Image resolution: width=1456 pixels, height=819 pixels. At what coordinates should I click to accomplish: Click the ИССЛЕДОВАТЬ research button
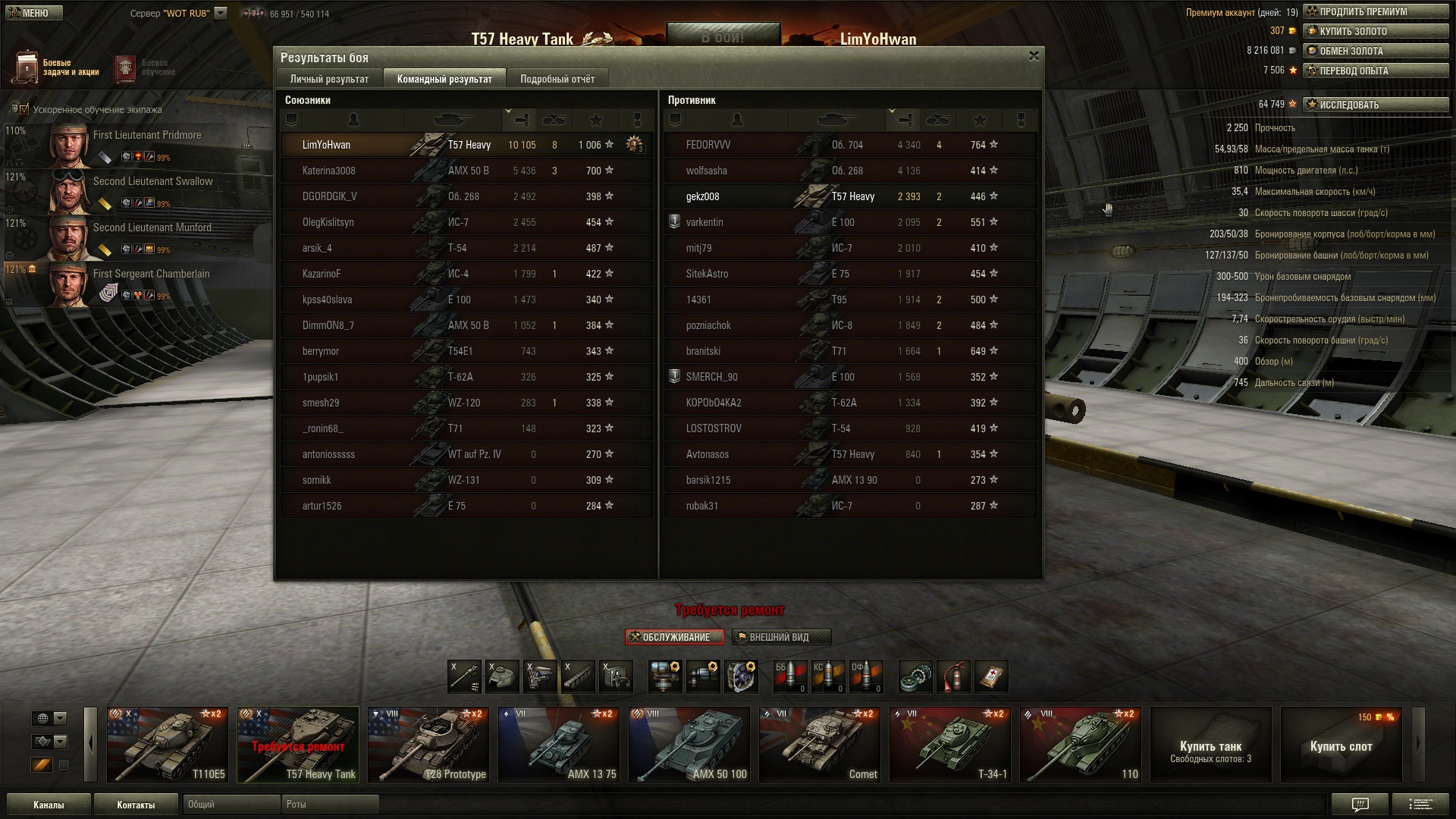coord(1375,105)
